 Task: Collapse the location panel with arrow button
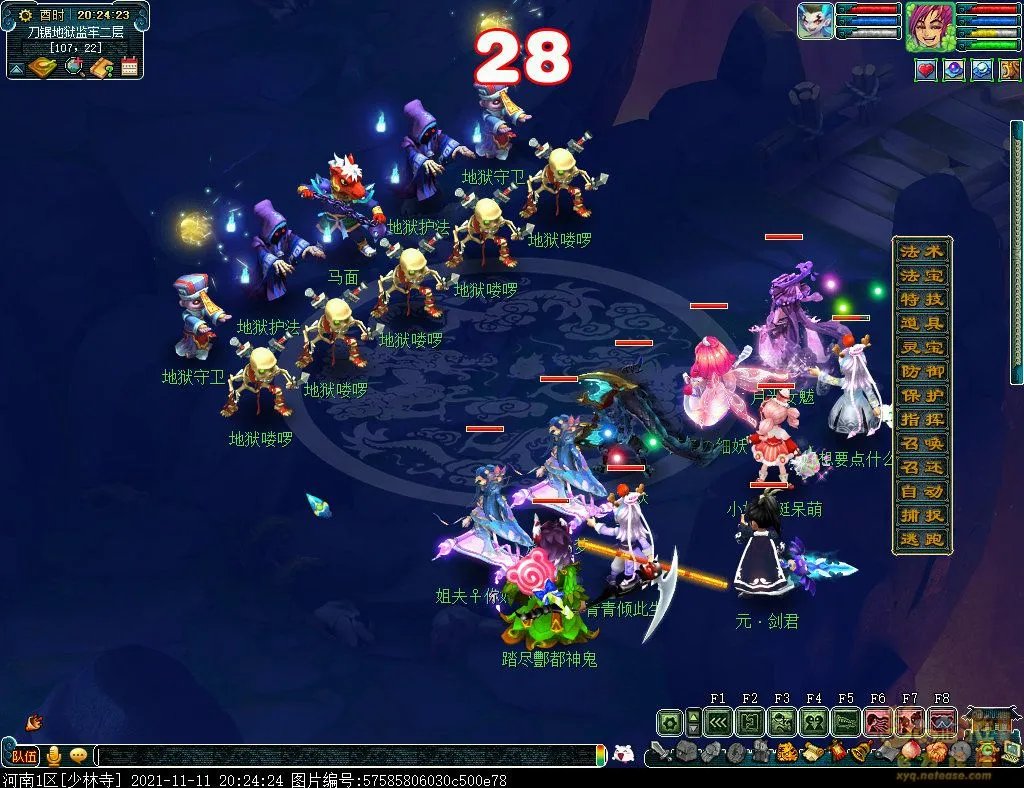pyautogui.click(x=17, y=68)
